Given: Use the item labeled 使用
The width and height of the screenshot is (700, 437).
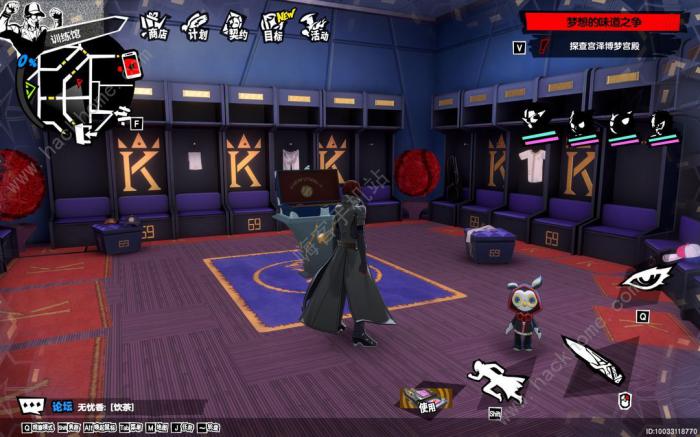Looking at the screenshot, I should tap(425, 398).
